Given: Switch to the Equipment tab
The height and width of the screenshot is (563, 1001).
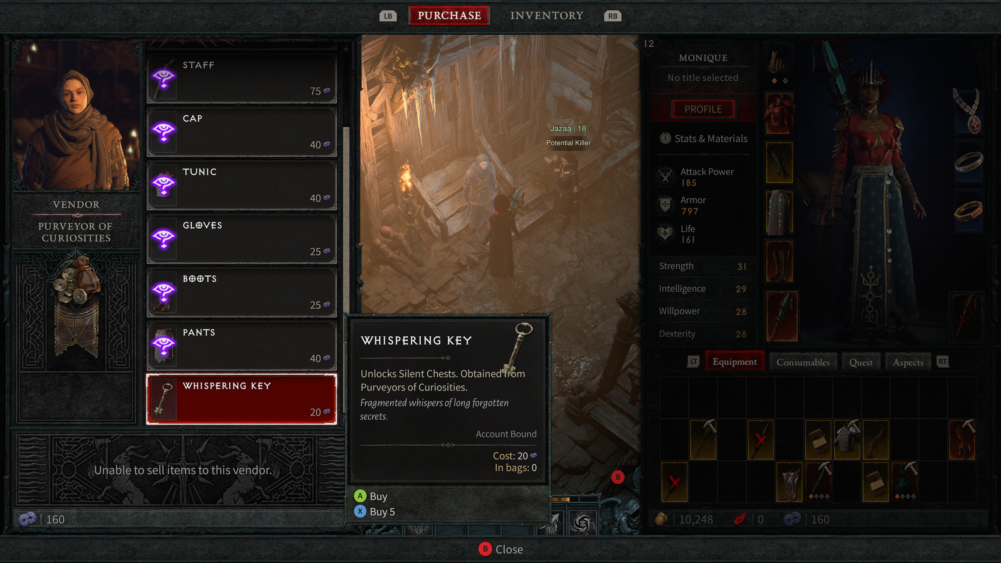Looking at the screenshot, I should (735, 362).
